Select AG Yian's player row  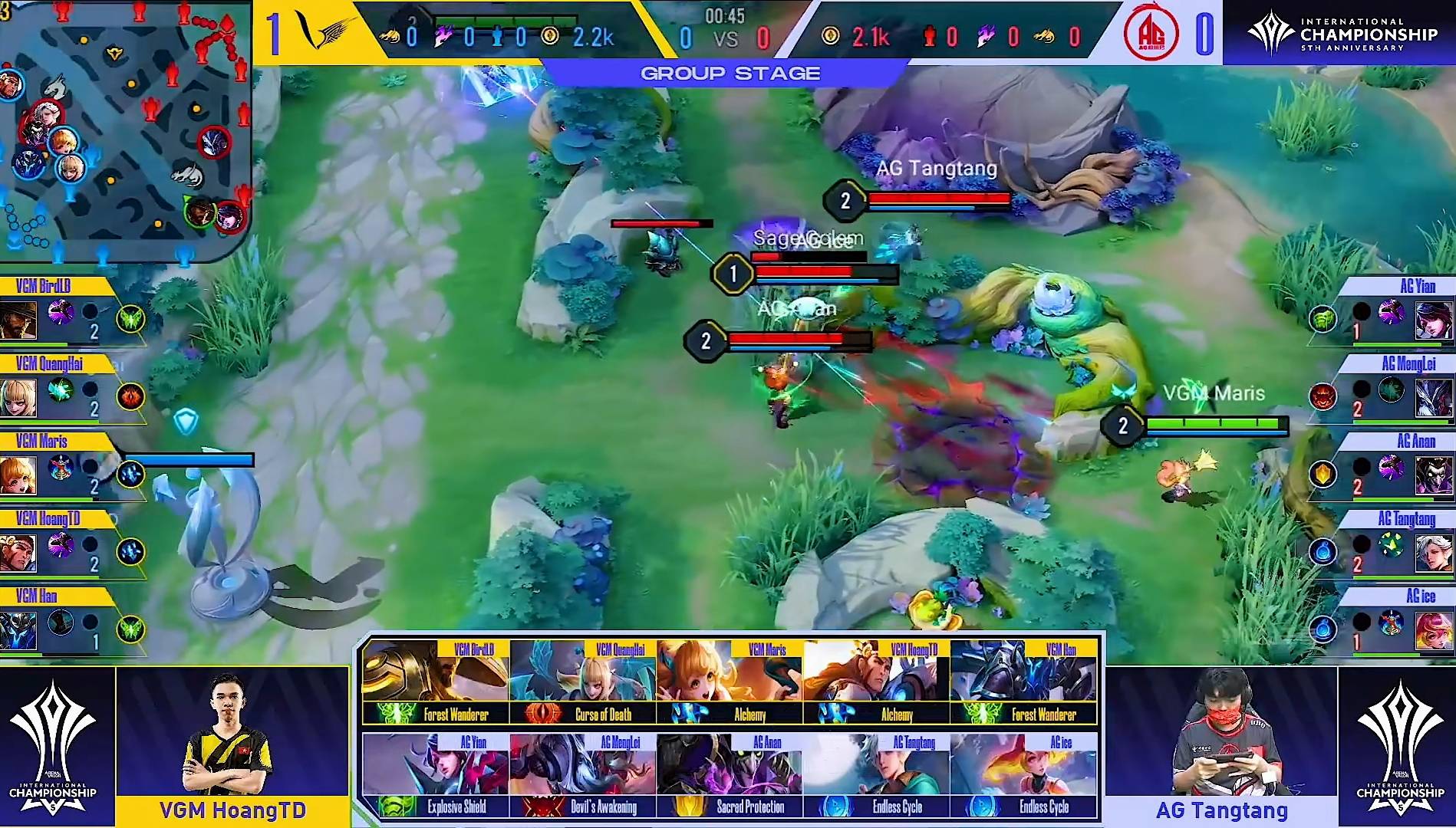click(1381, 312)
